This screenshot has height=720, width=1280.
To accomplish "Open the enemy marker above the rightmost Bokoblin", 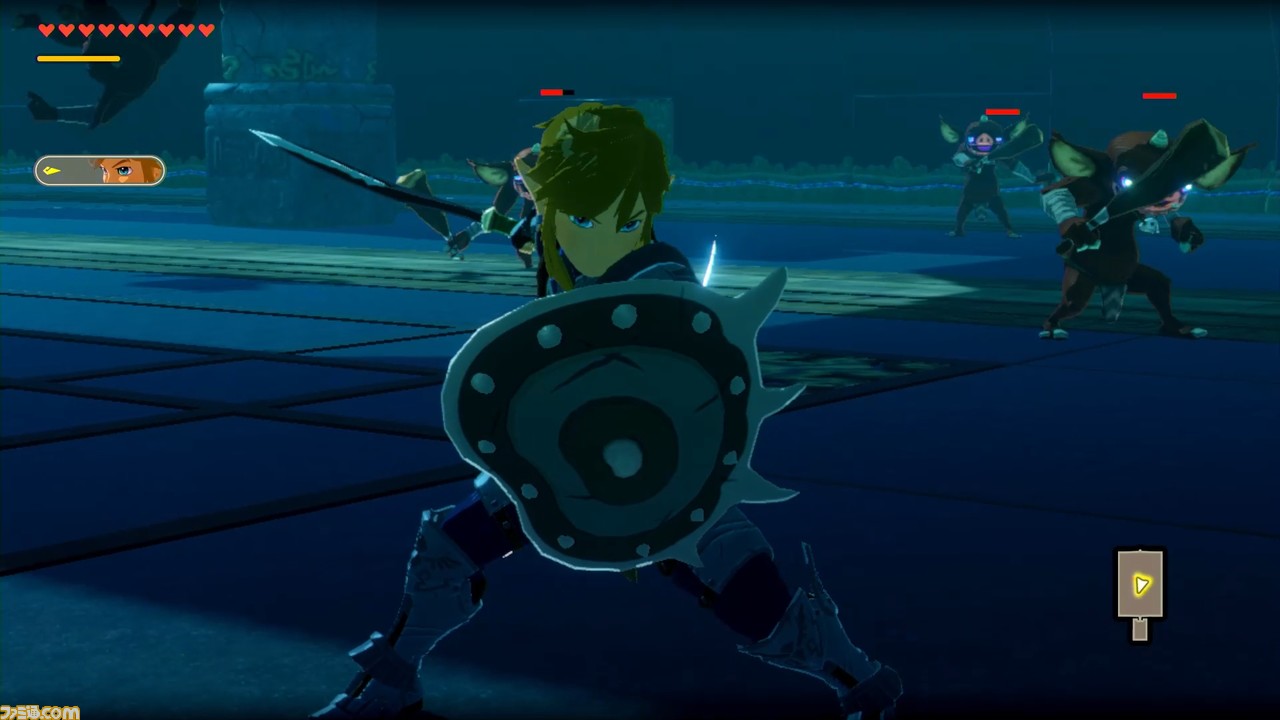I will tap(1157, 96).
